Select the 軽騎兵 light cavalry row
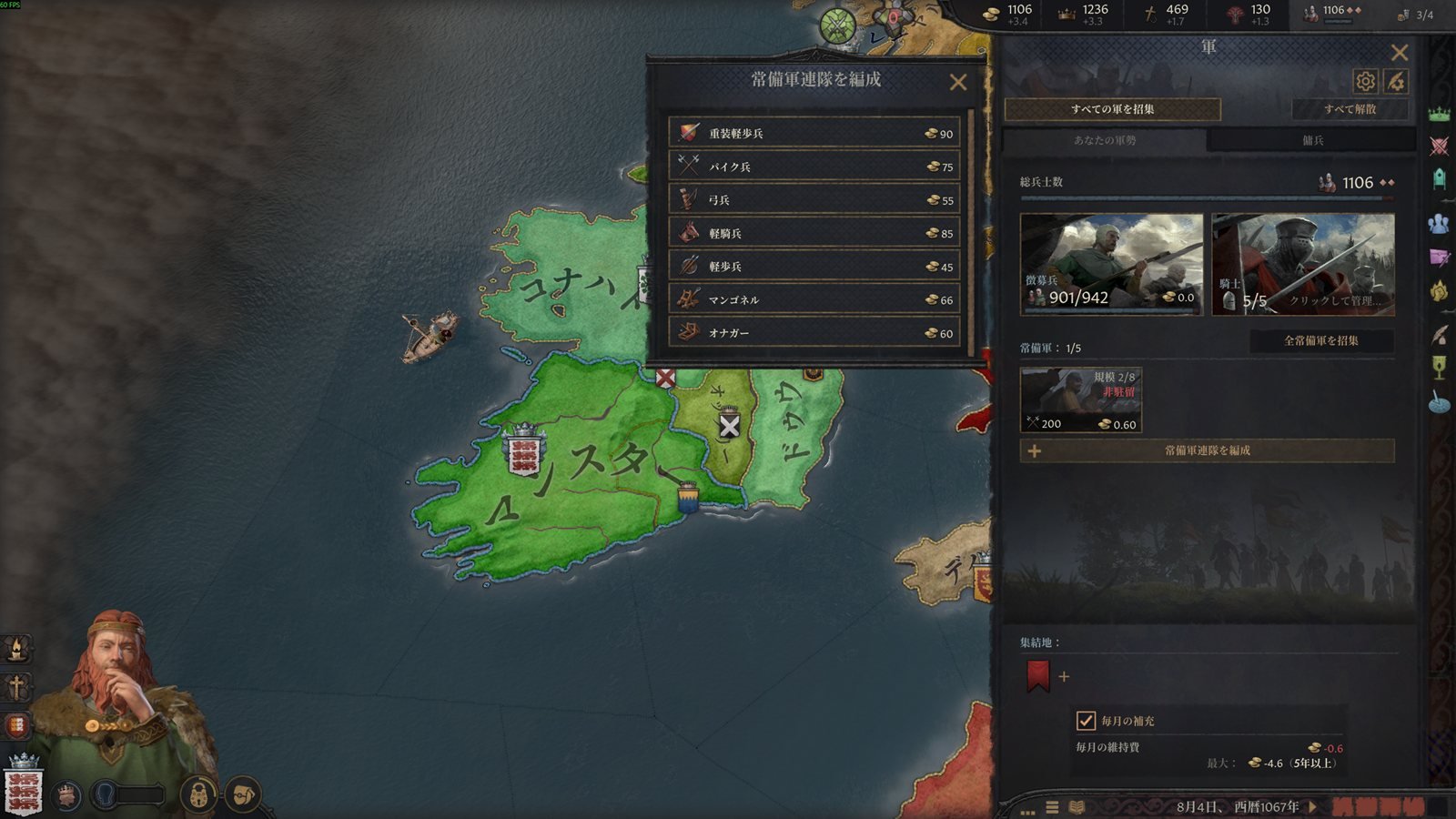Viewport: 1456px width, 819px height. 814,233
